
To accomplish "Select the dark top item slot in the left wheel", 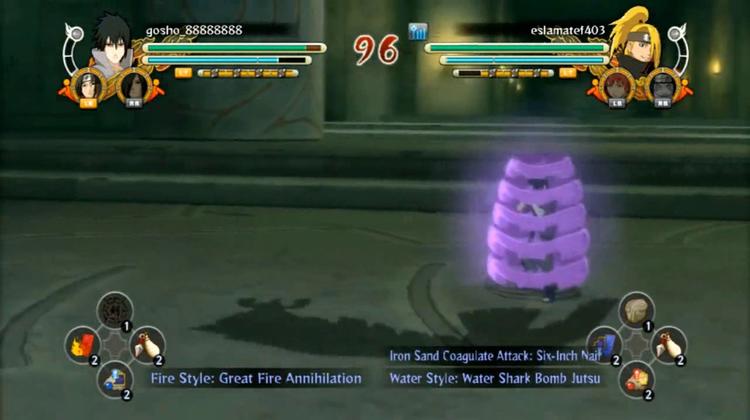I will 114,311.
